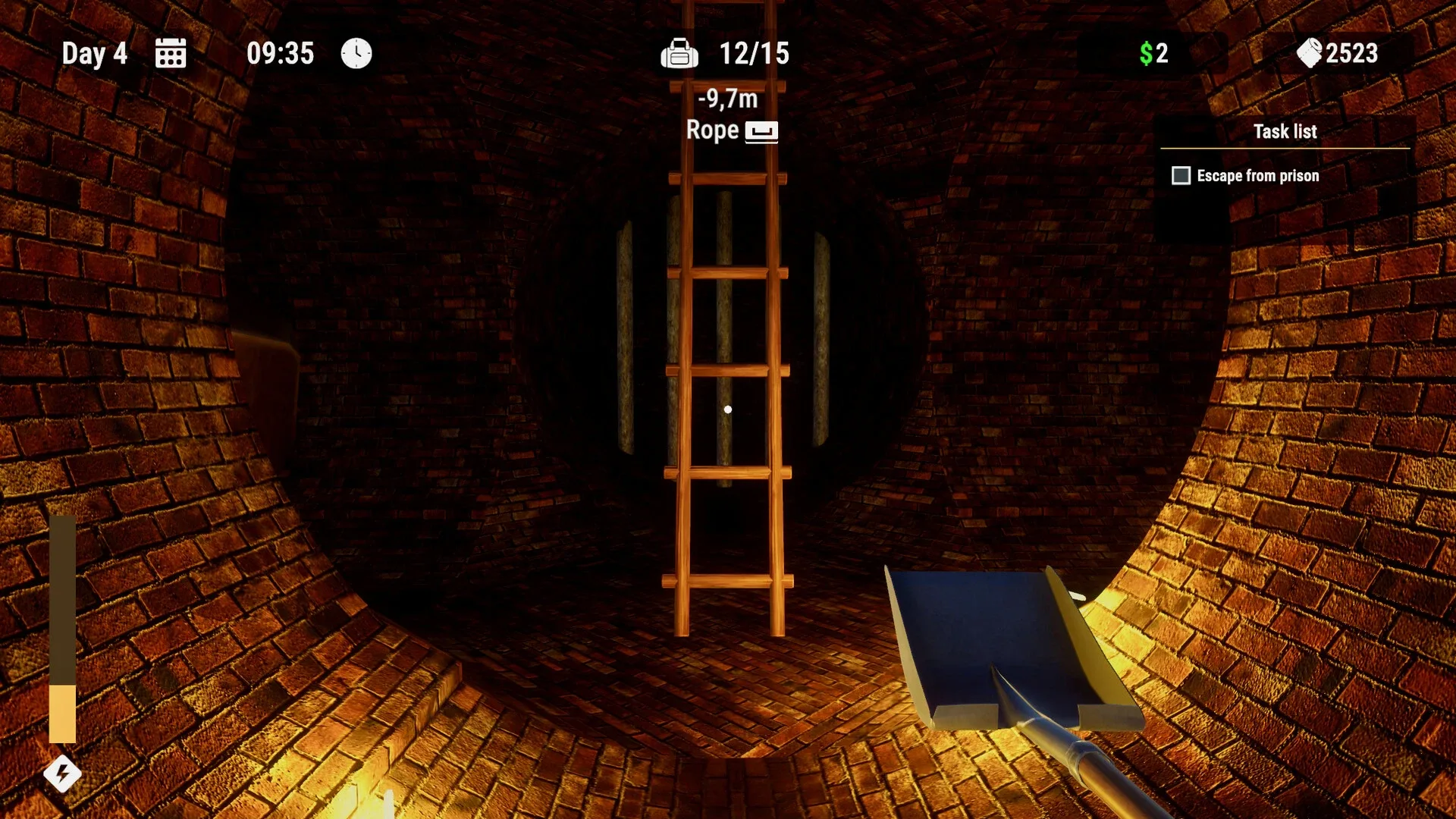Click the calendar icon beside Day 4
This screenshot has width=1456, height=819.
171,52
